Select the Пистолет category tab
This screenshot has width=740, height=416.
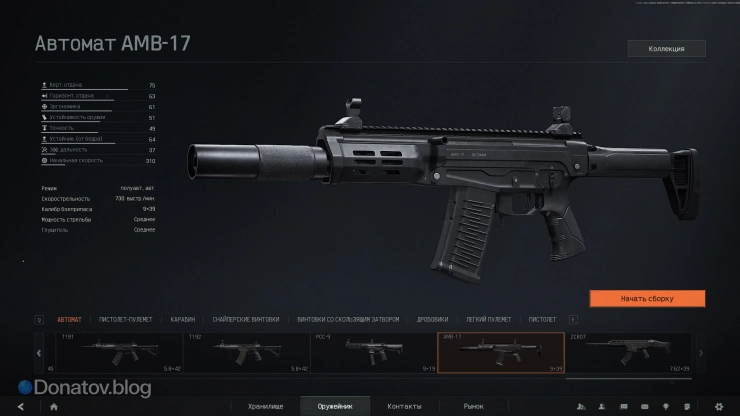pyautogui.click(x=542, y=320)
